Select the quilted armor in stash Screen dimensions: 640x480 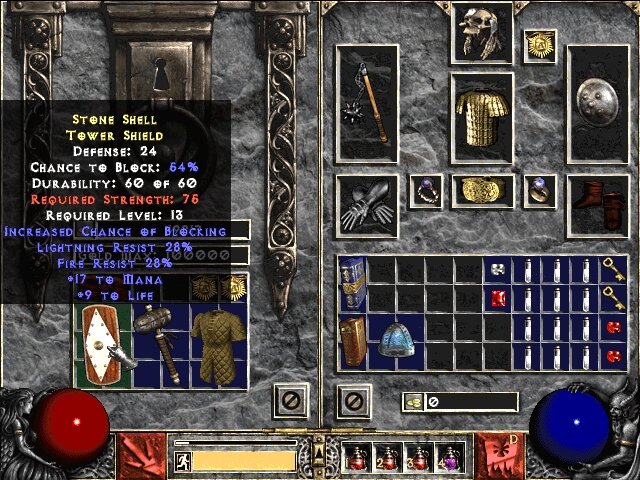(216, 345)
